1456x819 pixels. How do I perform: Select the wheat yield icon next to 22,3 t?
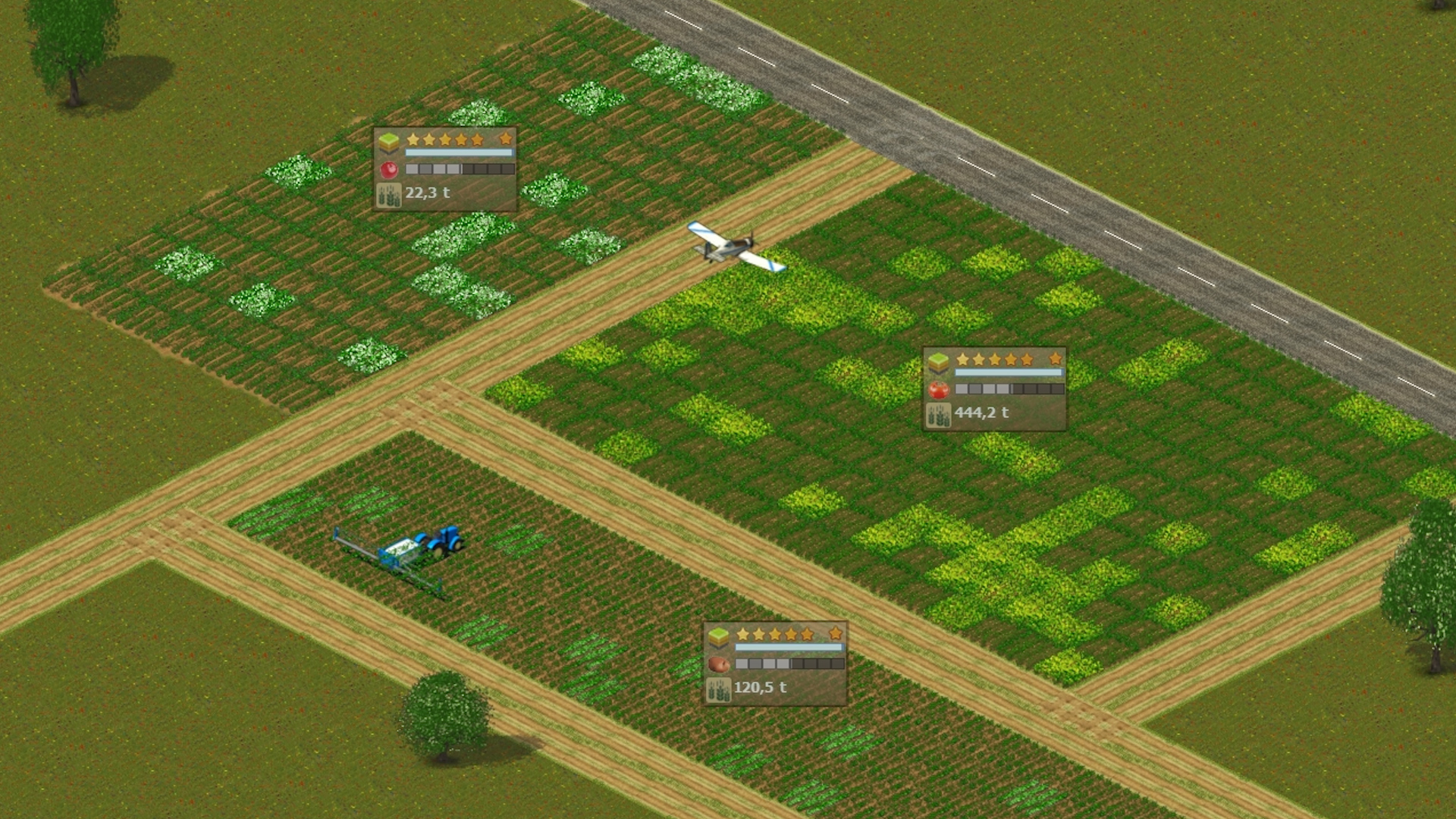388,193
